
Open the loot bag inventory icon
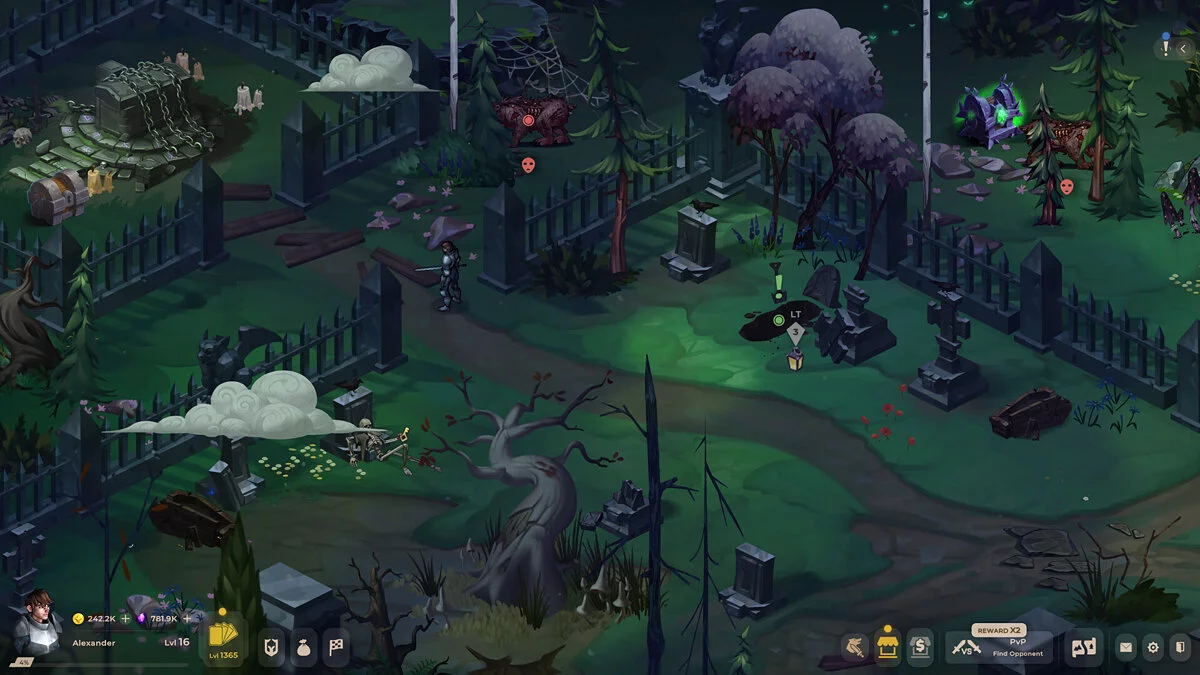point(305,646)
